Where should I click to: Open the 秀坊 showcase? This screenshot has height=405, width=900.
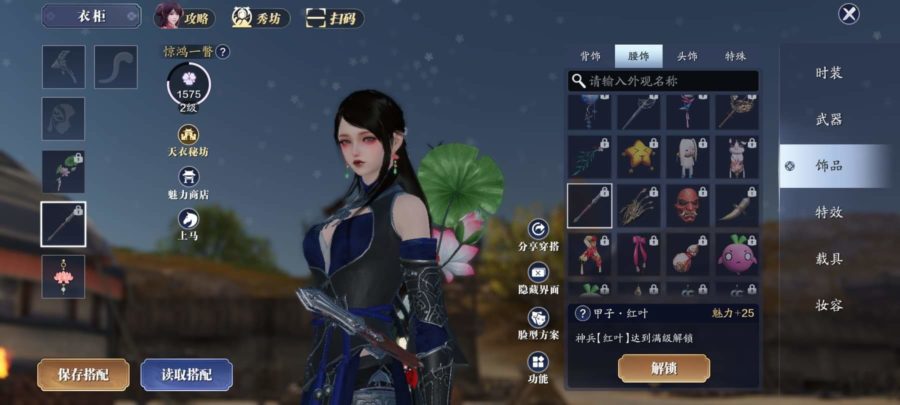click(262, 17)
